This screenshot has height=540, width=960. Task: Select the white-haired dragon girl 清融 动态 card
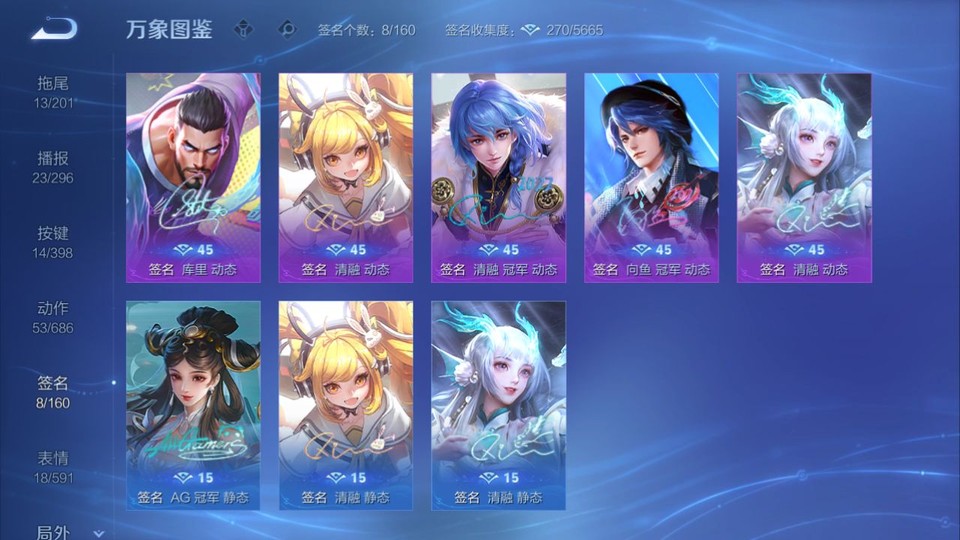[x=804, y=177]
